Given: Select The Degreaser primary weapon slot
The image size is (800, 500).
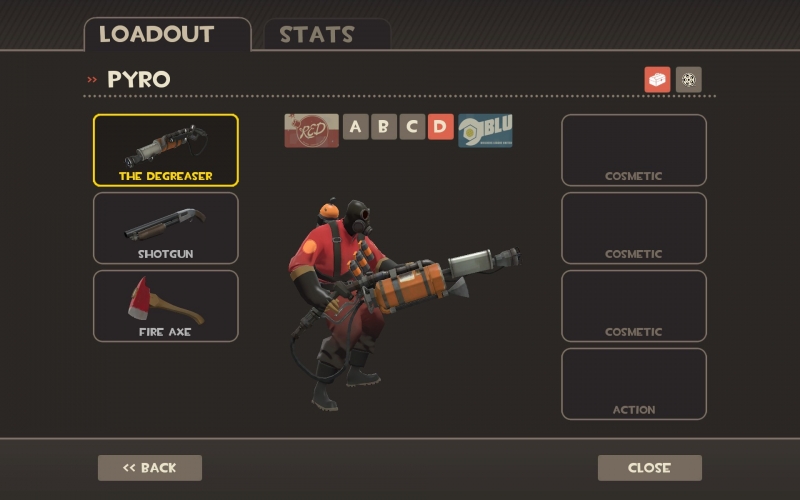Looking at the screenshot, I should (166, 150).
